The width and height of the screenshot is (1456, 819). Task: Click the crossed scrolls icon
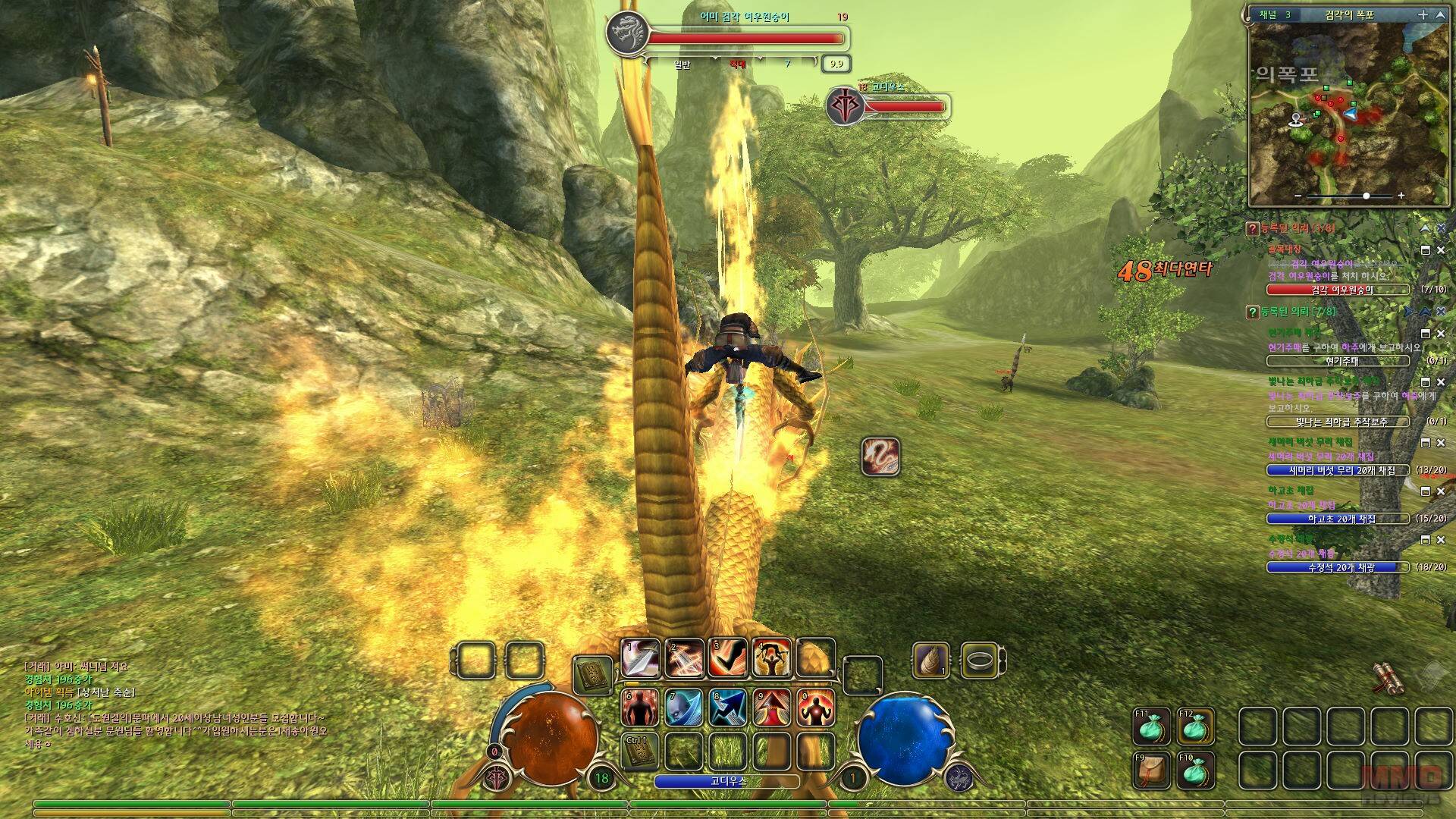[x=1390, y=679]
